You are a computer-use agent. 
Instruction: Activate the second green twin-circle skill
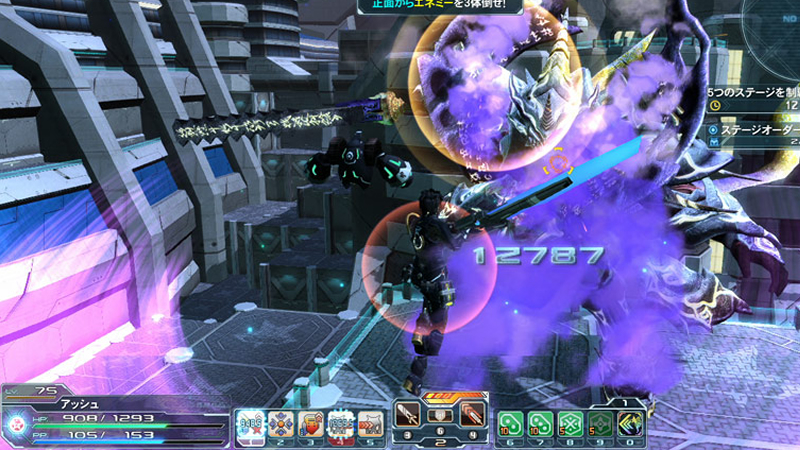click(x=540, y=424)
